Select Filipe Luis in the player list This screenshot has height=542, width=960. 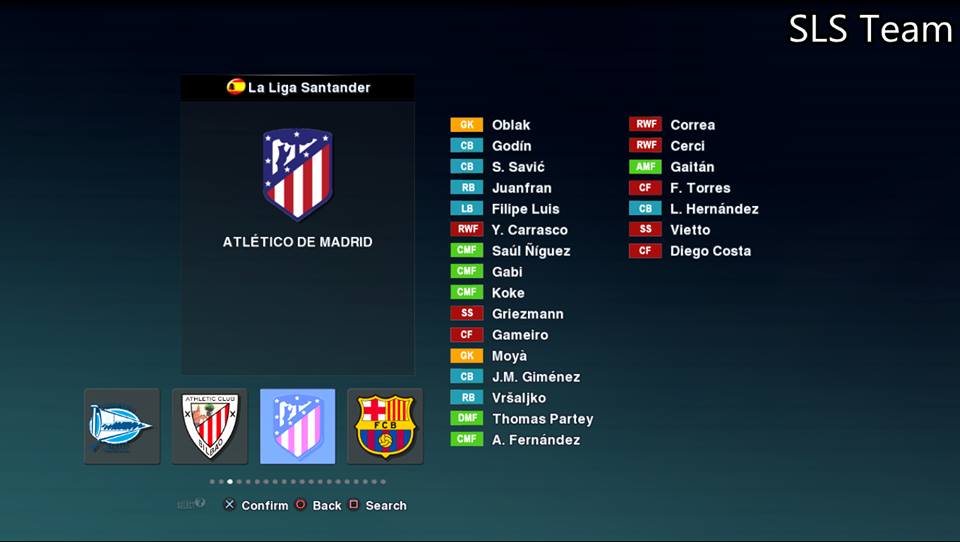tap(525, 209)
